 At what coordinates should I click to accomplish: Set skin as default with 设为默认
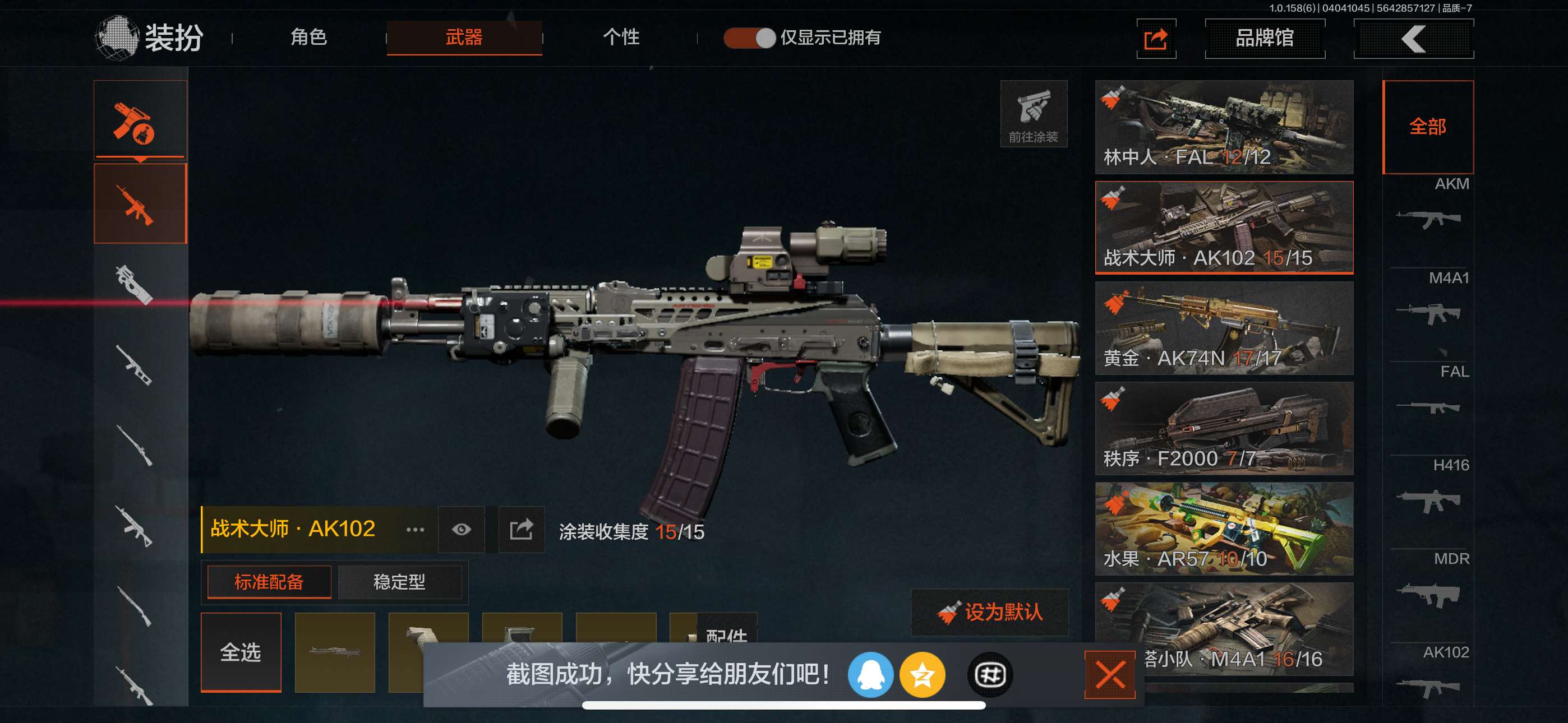point(989,612)
